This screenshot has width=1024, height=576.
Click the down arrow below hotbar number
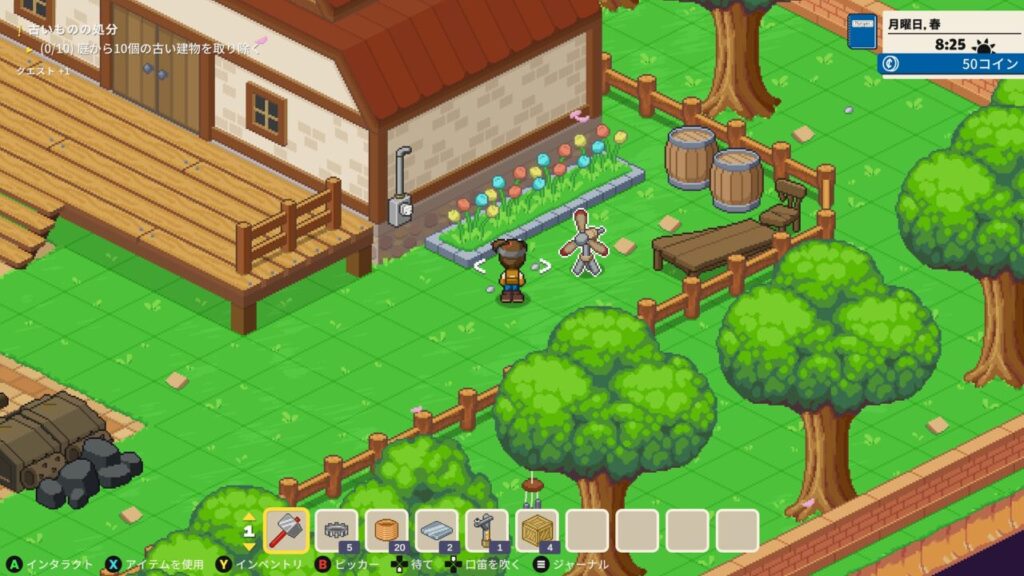coord(249,546)
